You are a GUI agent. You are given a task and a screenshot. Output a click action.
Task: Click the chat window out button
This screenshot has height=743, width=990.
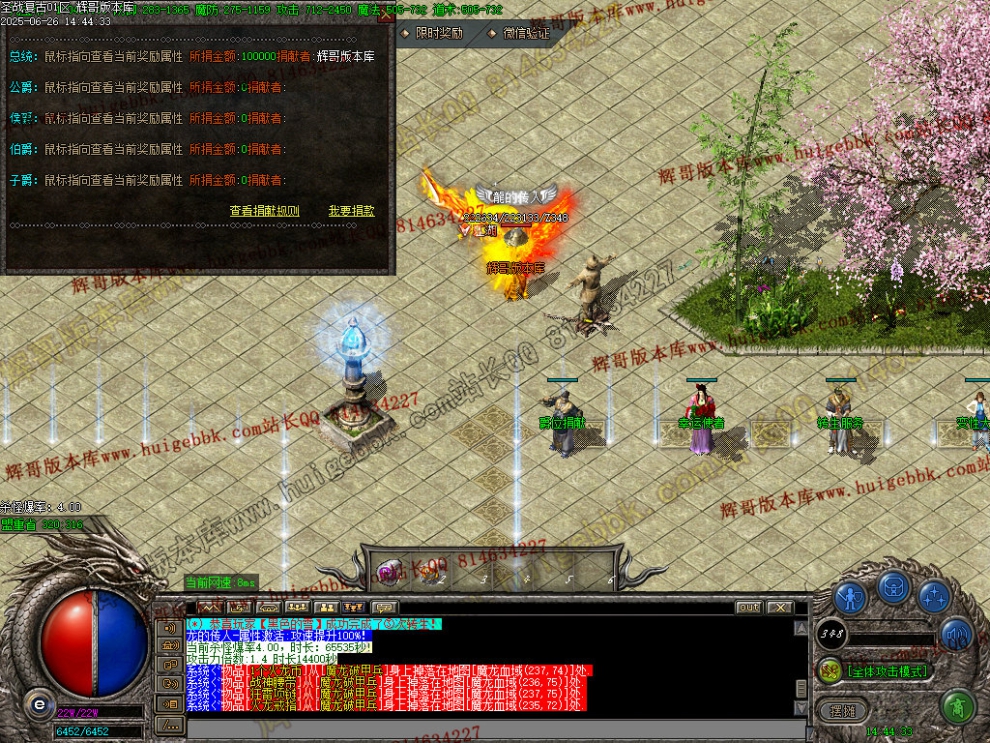[748, 607]
